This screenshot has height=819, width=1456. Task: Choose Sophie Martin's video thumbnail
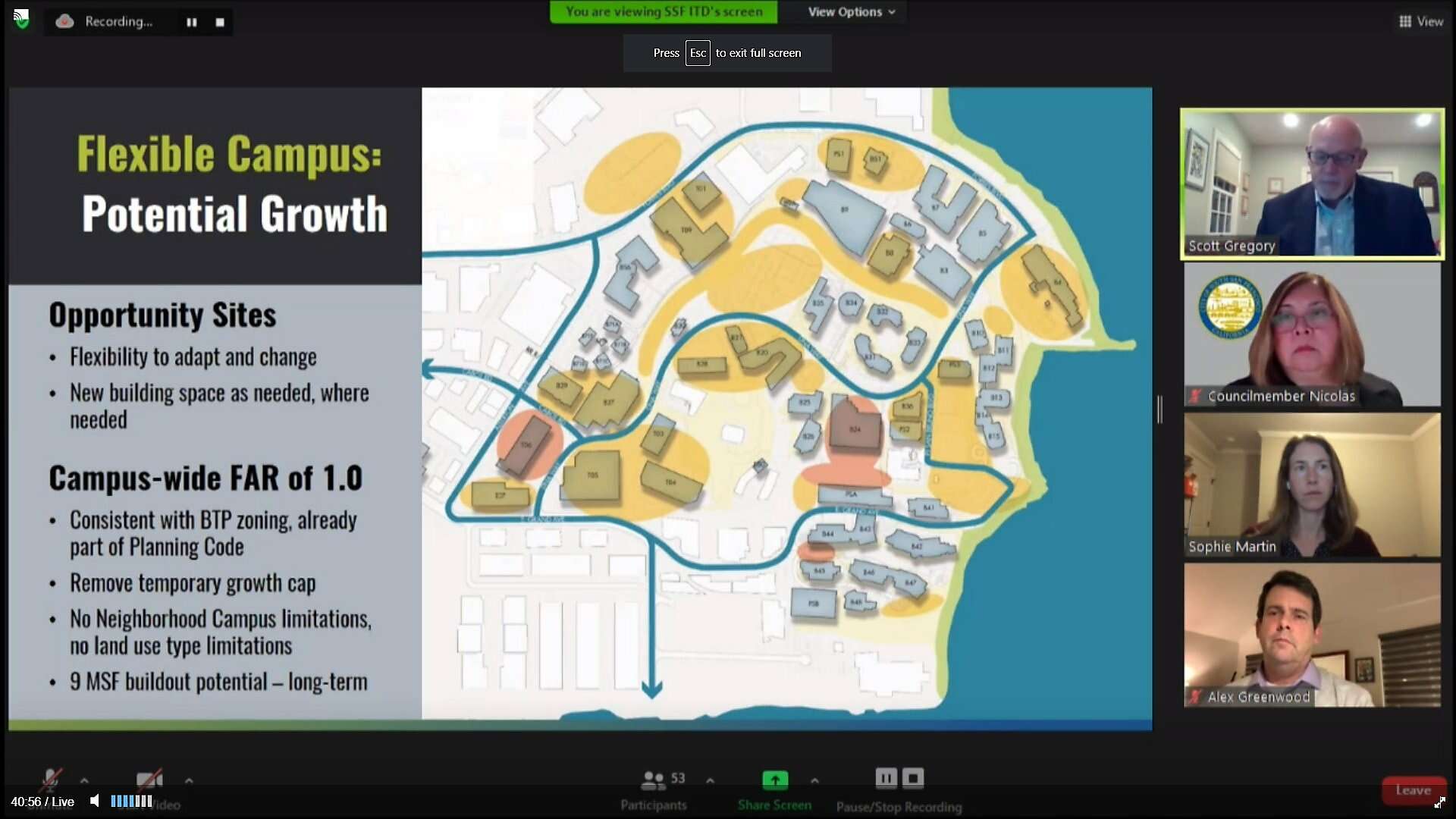[x=1312, y=485]
